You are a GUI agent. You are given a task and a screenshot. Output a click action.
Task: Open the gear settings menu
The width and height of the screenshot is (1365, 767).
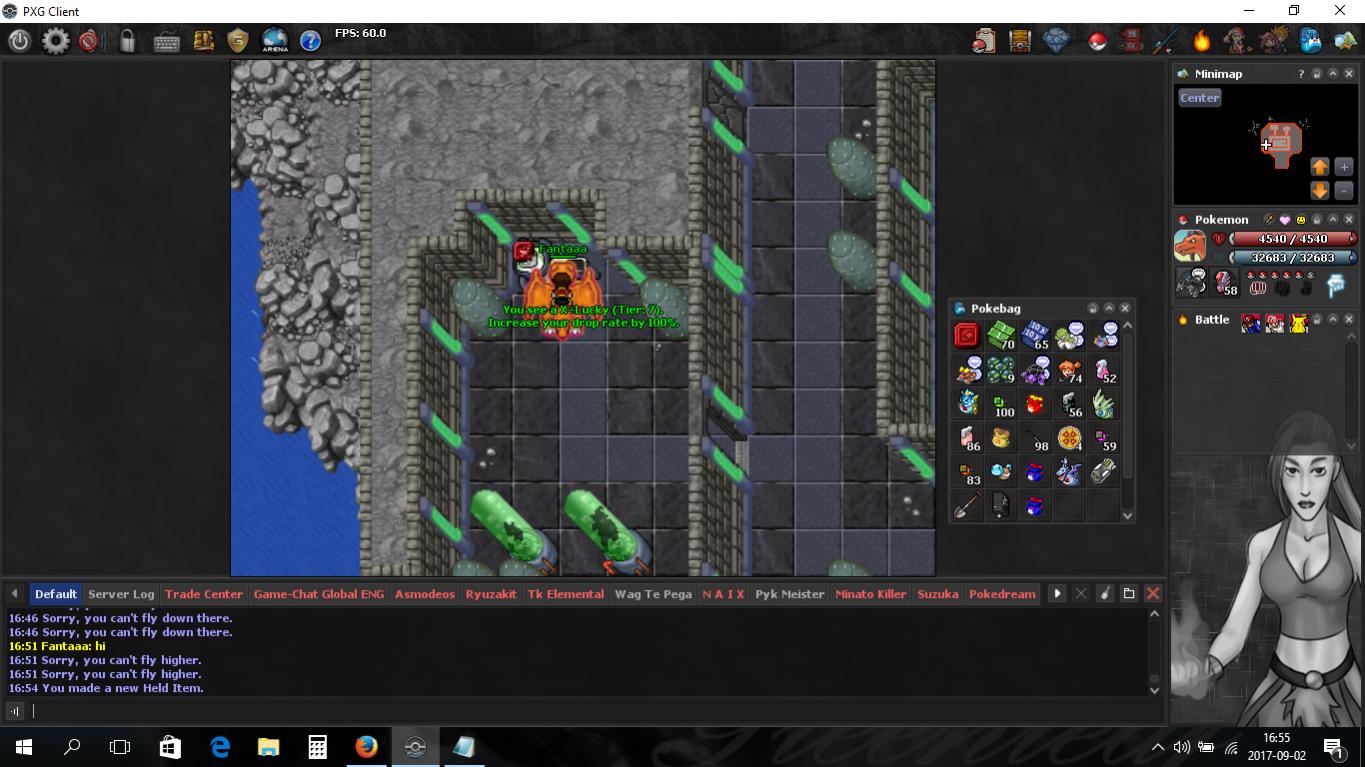pos(55,41)
